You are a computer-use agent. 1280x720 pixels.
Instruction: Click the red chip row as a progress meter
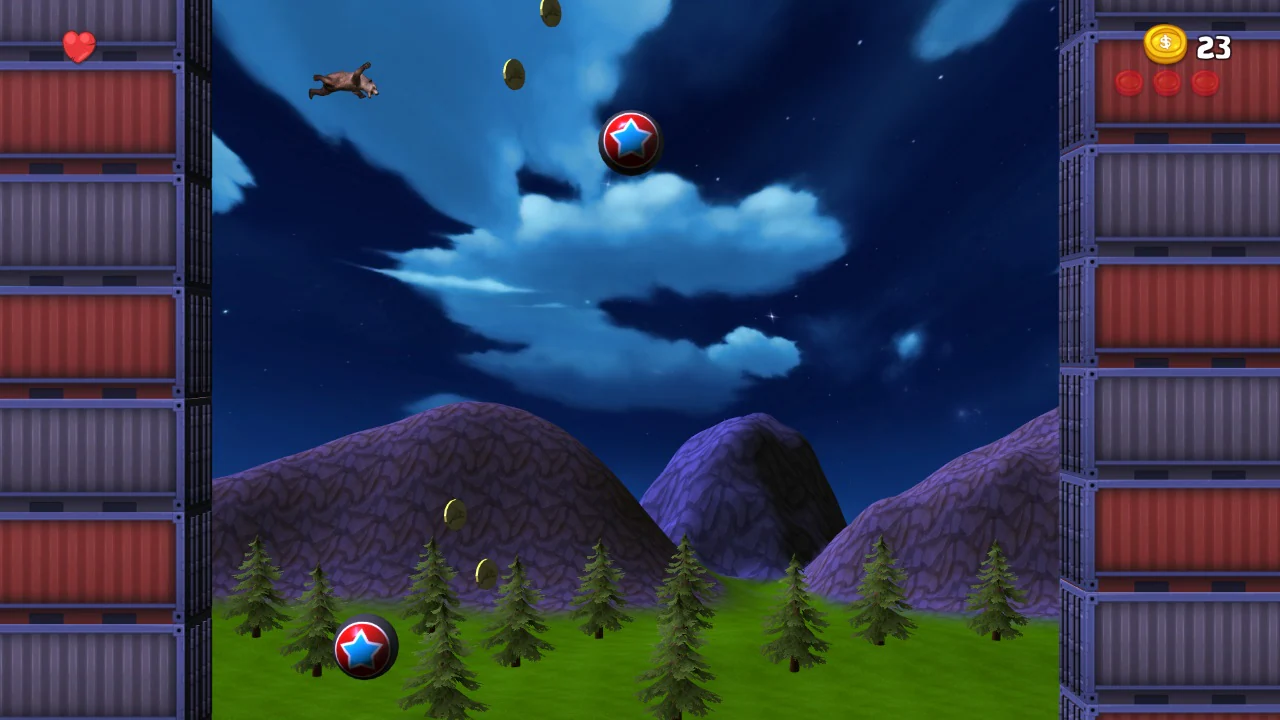pyautogui.click(x=1166, y=84)
